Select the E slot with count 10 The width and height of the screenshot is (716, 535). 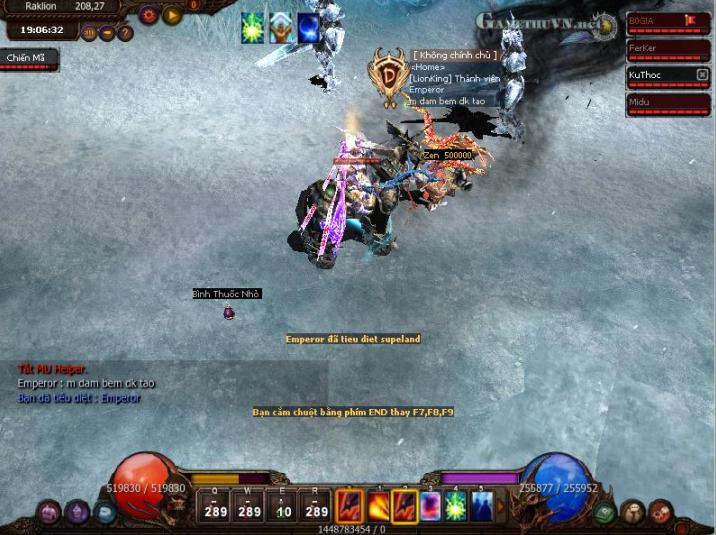283,505
